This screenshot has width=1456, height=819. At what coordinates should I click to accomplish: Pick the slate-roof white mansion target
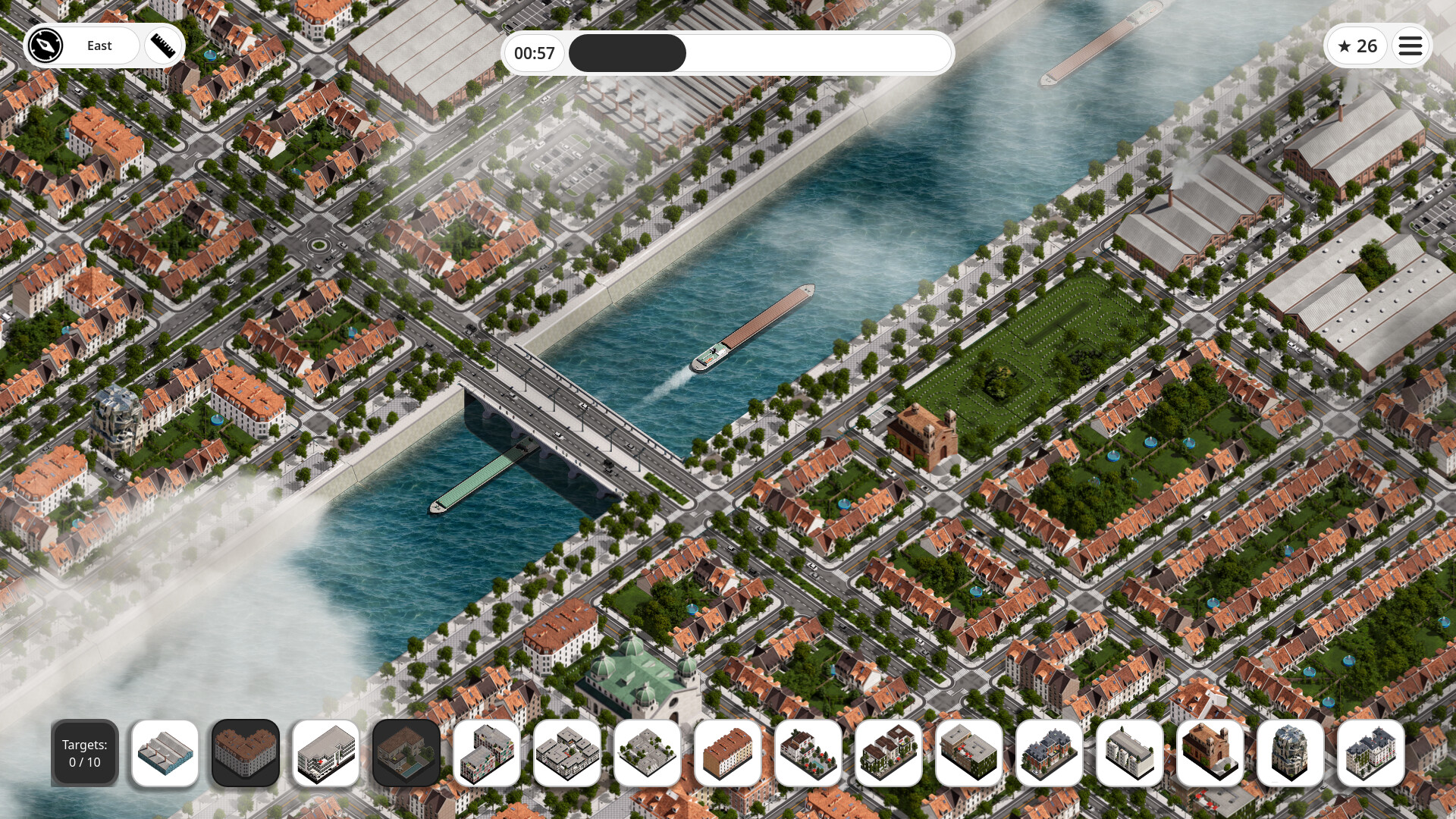point(1371,753)
